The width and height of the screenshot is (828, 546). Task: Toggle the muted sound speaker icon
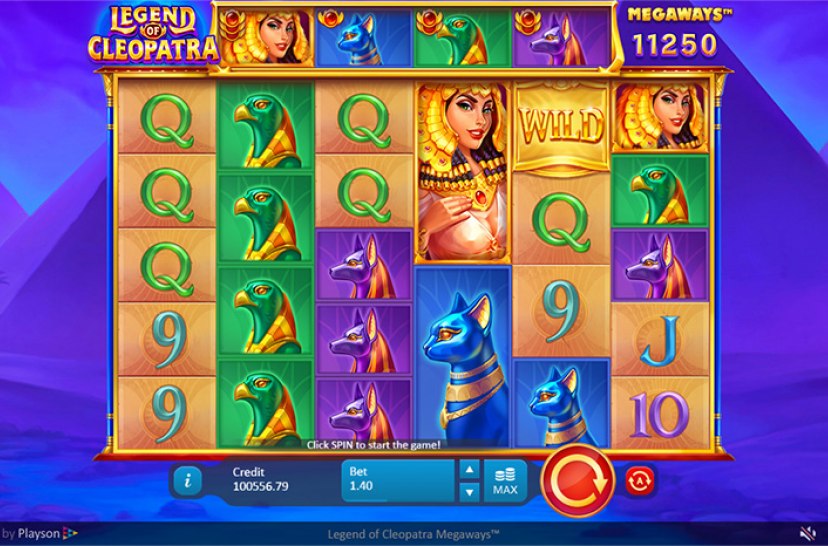point(807,534)
